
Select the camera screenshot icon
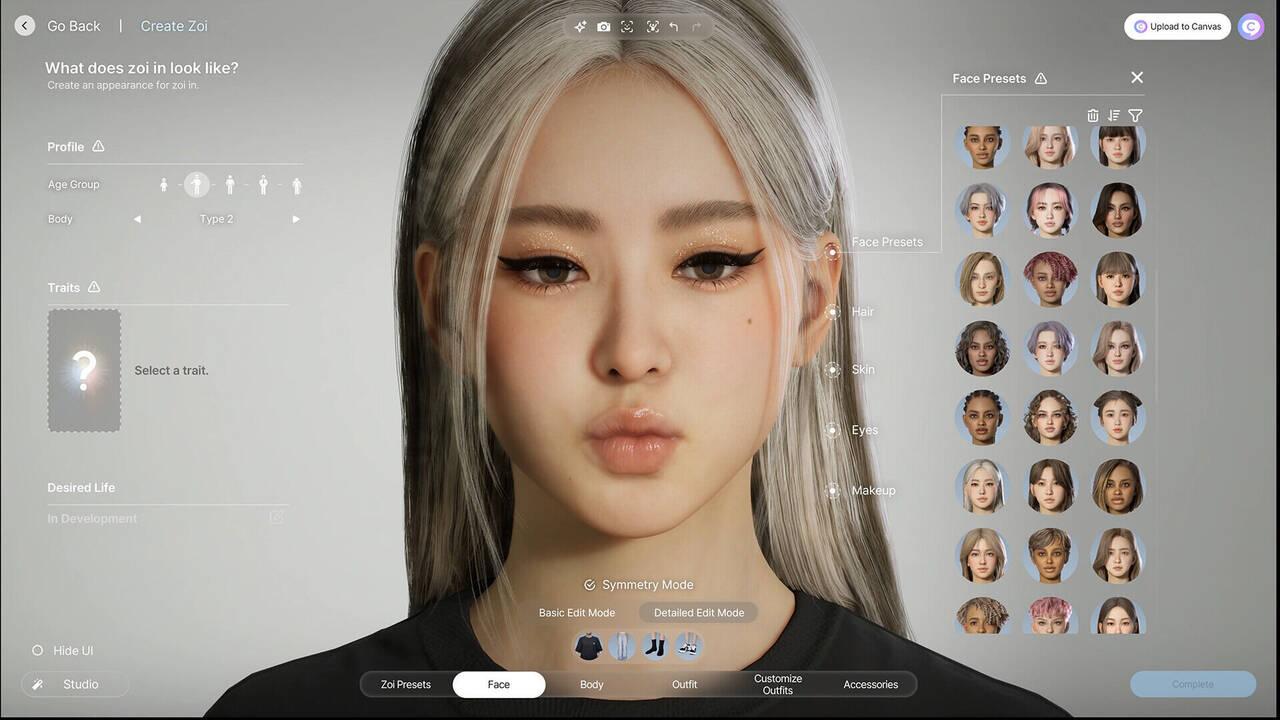pos(603,27)
